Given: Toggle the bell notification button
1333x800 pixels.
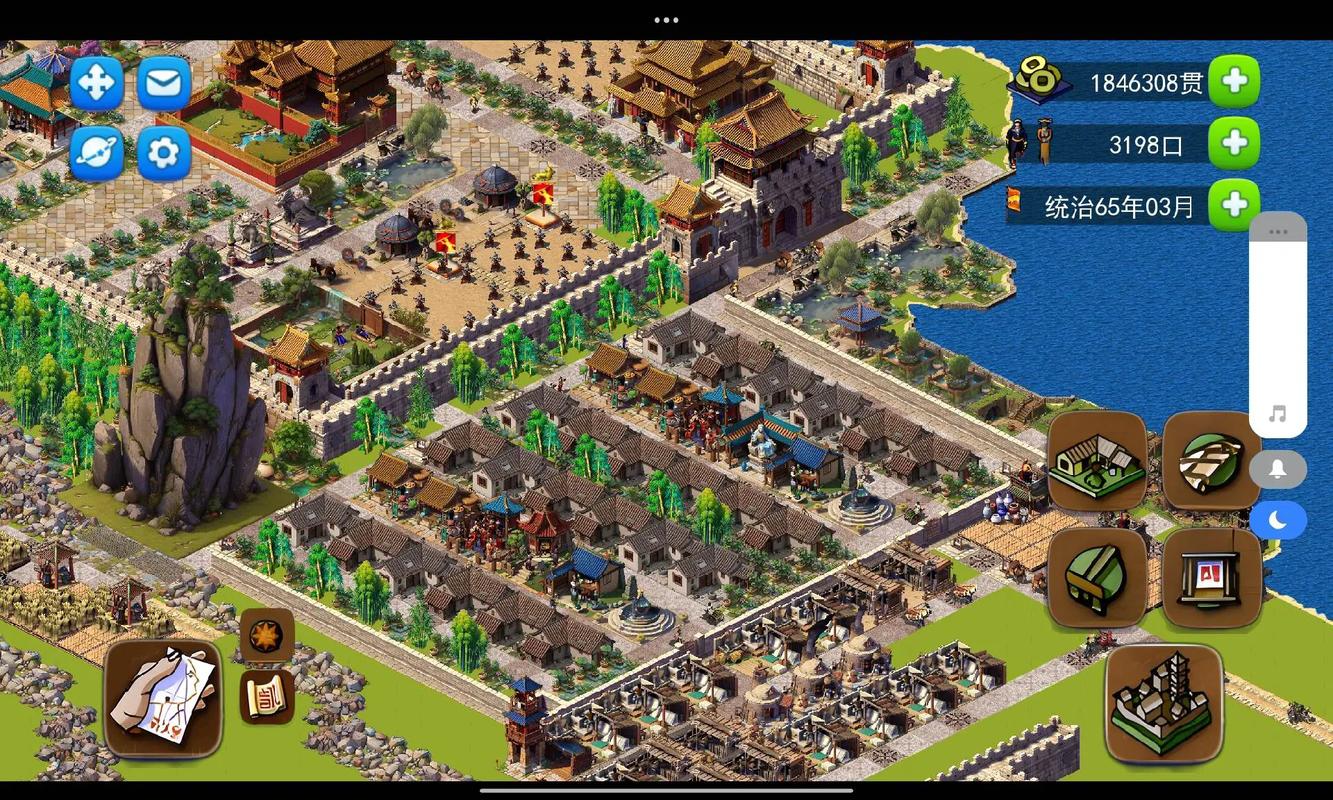Looking at the screenshot, I should (1278, 469).
